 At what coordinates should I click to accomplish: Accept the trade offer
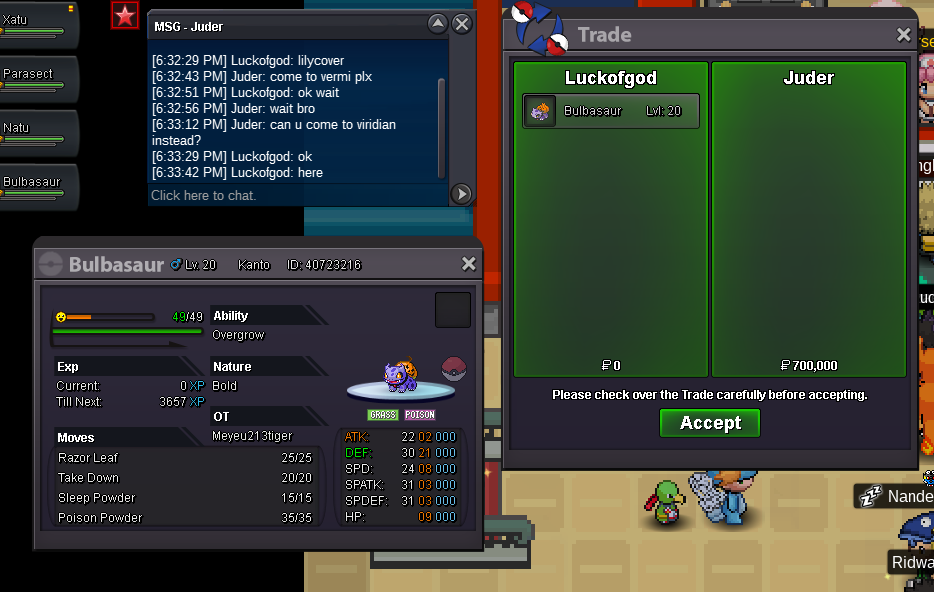(x=710, y=423)
